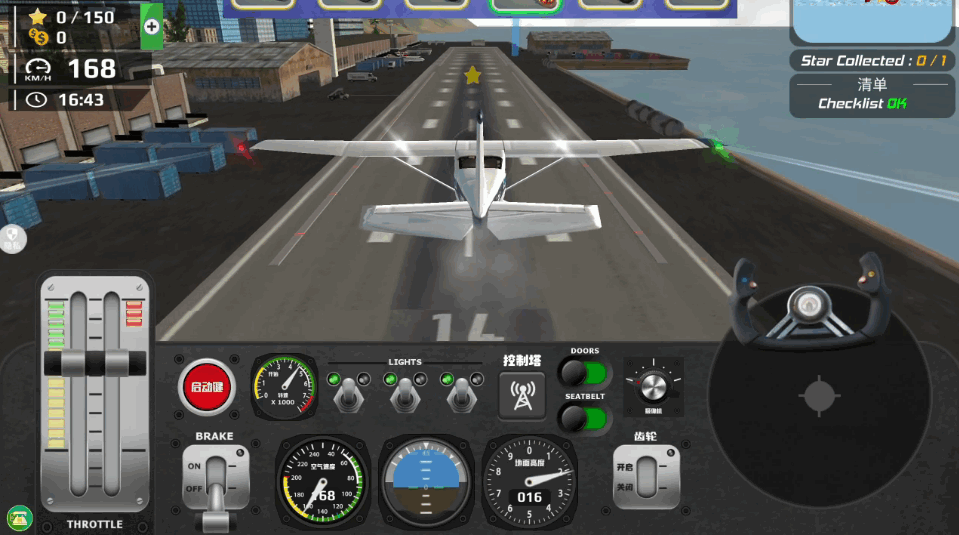This screenshot has width=959, height=535.
Task: Toggle the third LIGHTS switch
Action: point(460,394)
